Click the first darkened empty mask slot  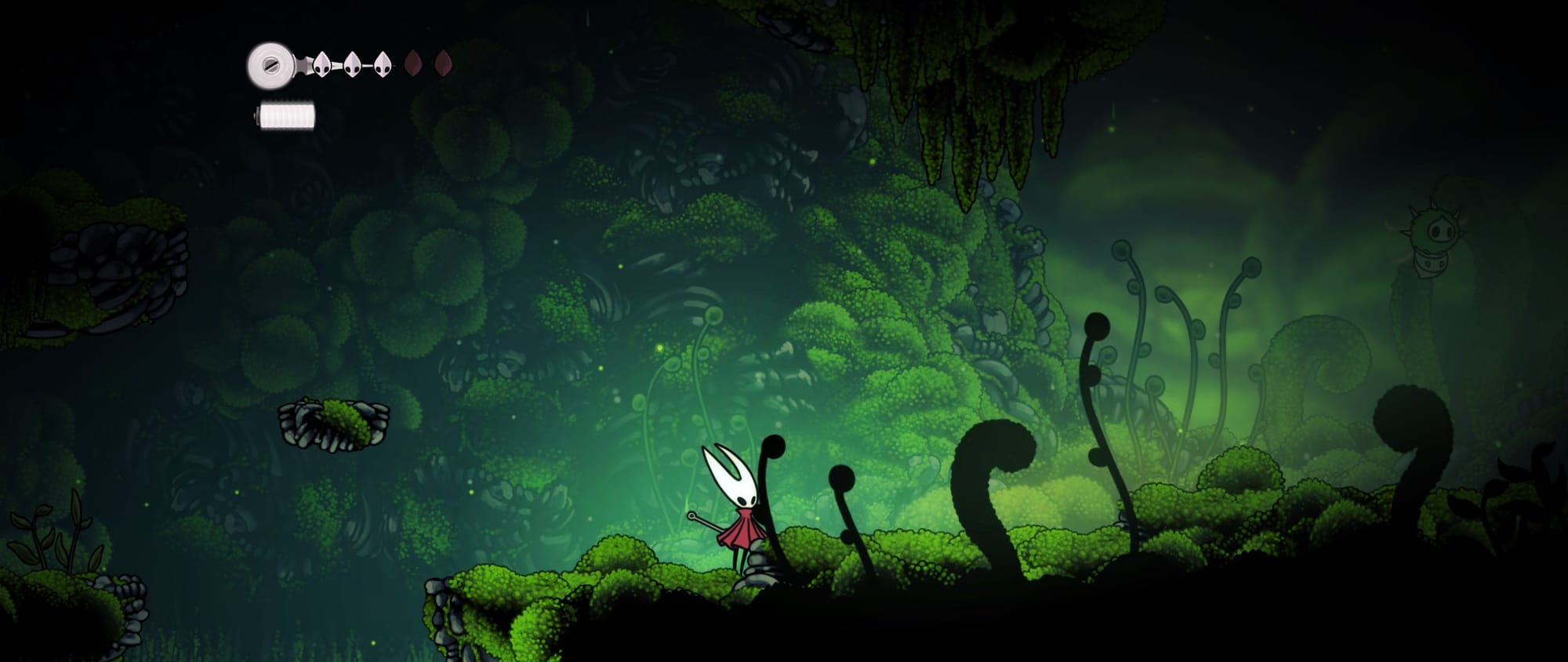[x=413, y=64]
